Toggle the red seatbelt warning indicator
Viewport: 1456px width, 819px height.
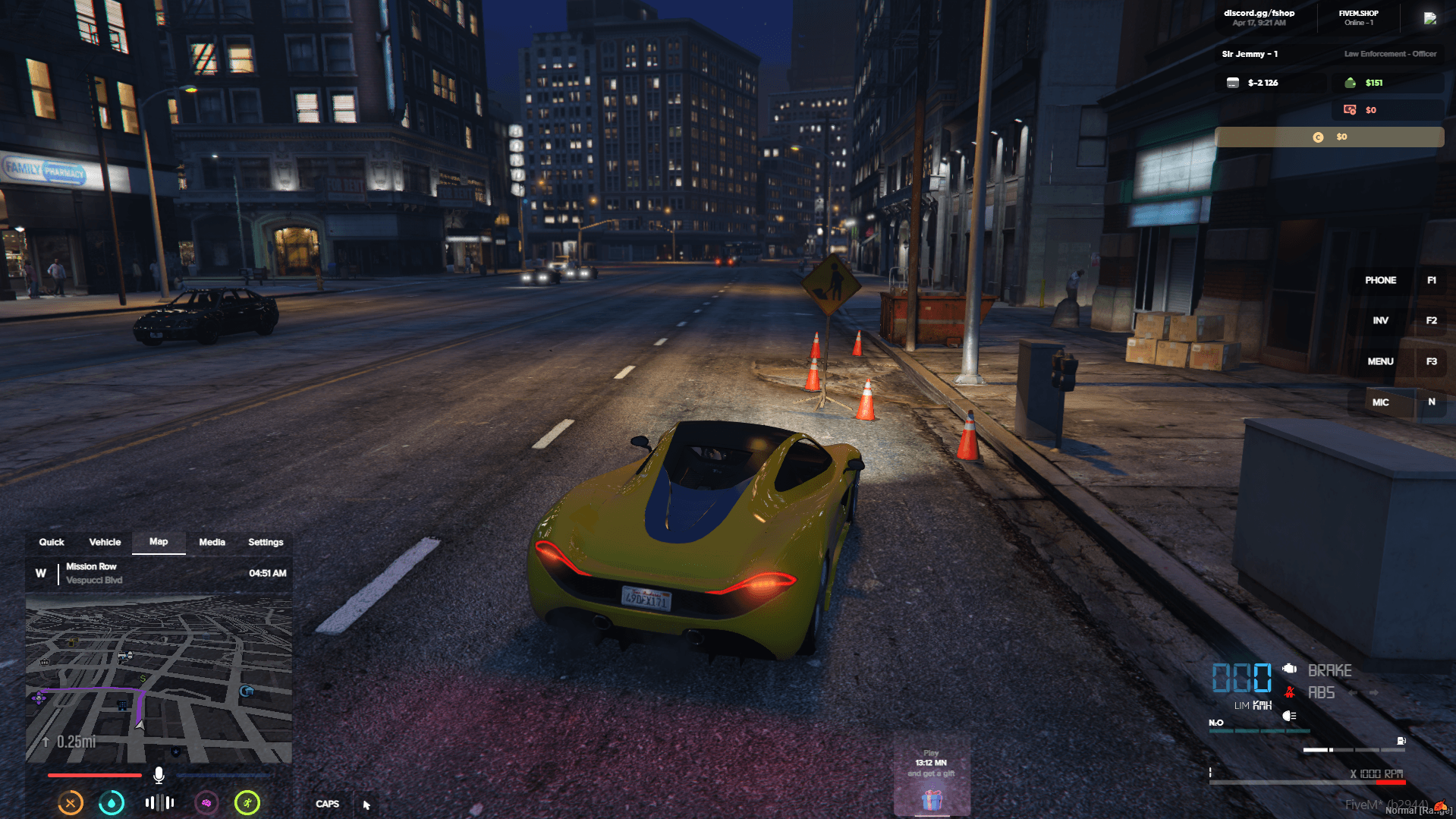pyautogui.click(x=1290, y=692)
